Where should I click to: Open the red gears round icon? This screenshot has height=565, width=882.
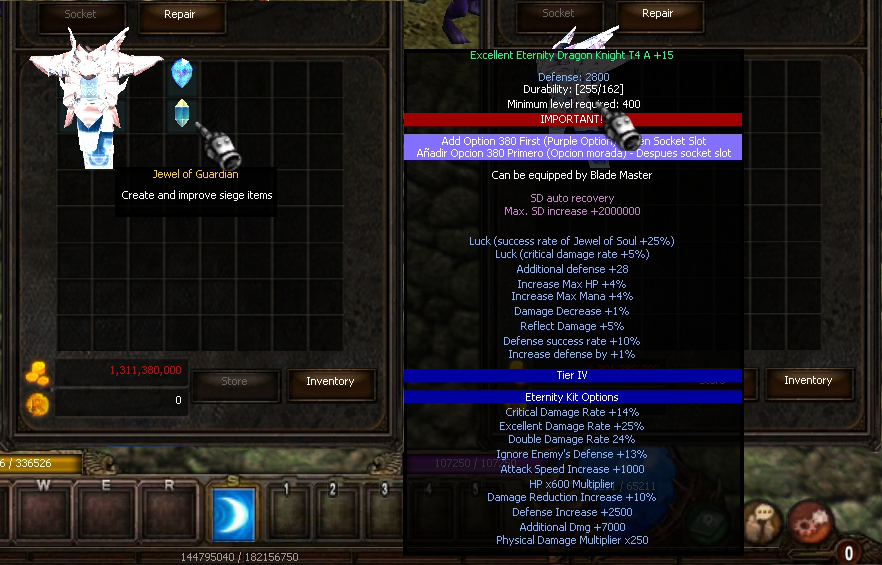coord(809,520)
